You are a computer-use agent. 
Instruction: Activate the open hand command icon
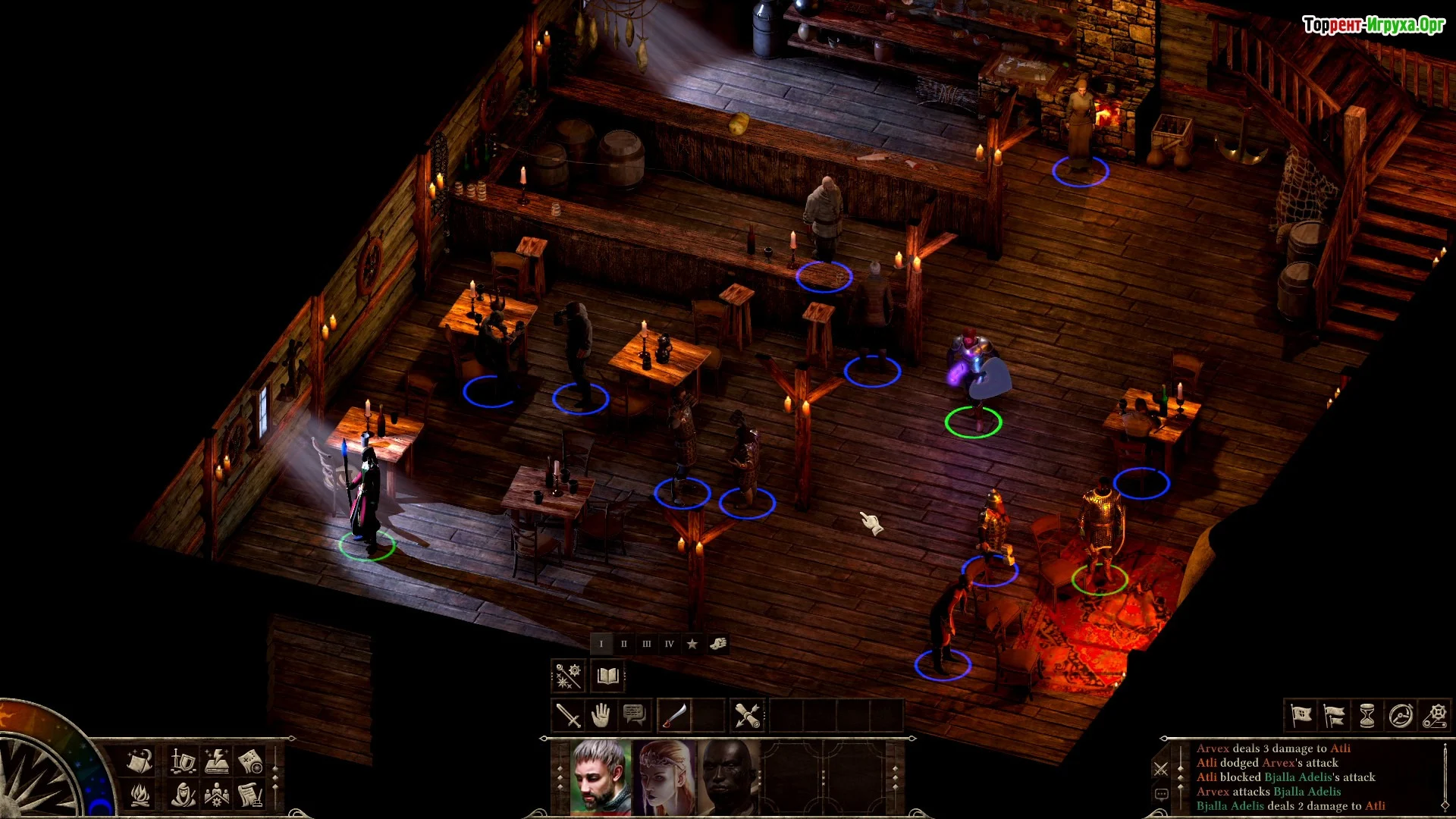coord(601,715)
